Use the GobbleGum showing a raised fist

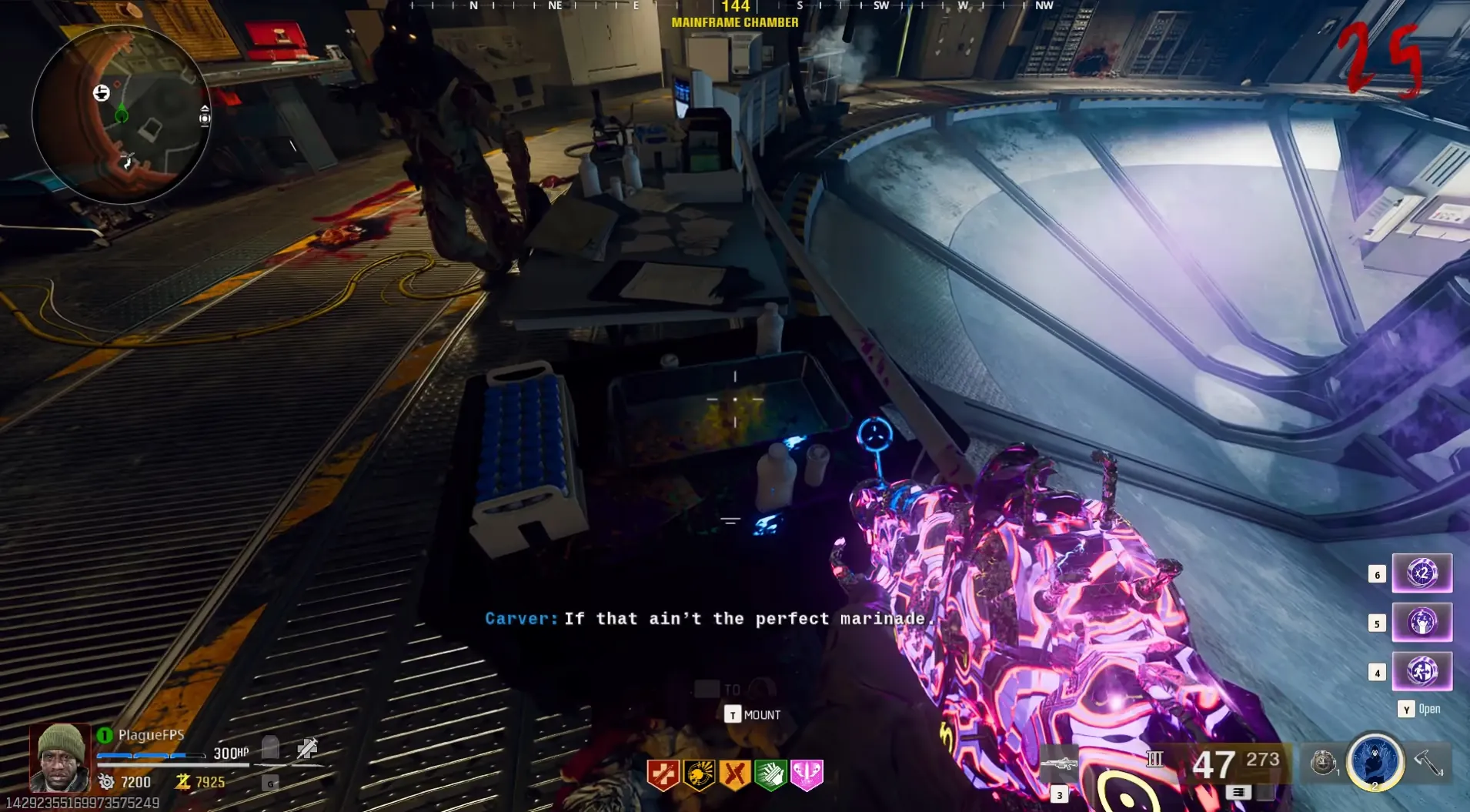[x=1422, y=622]
